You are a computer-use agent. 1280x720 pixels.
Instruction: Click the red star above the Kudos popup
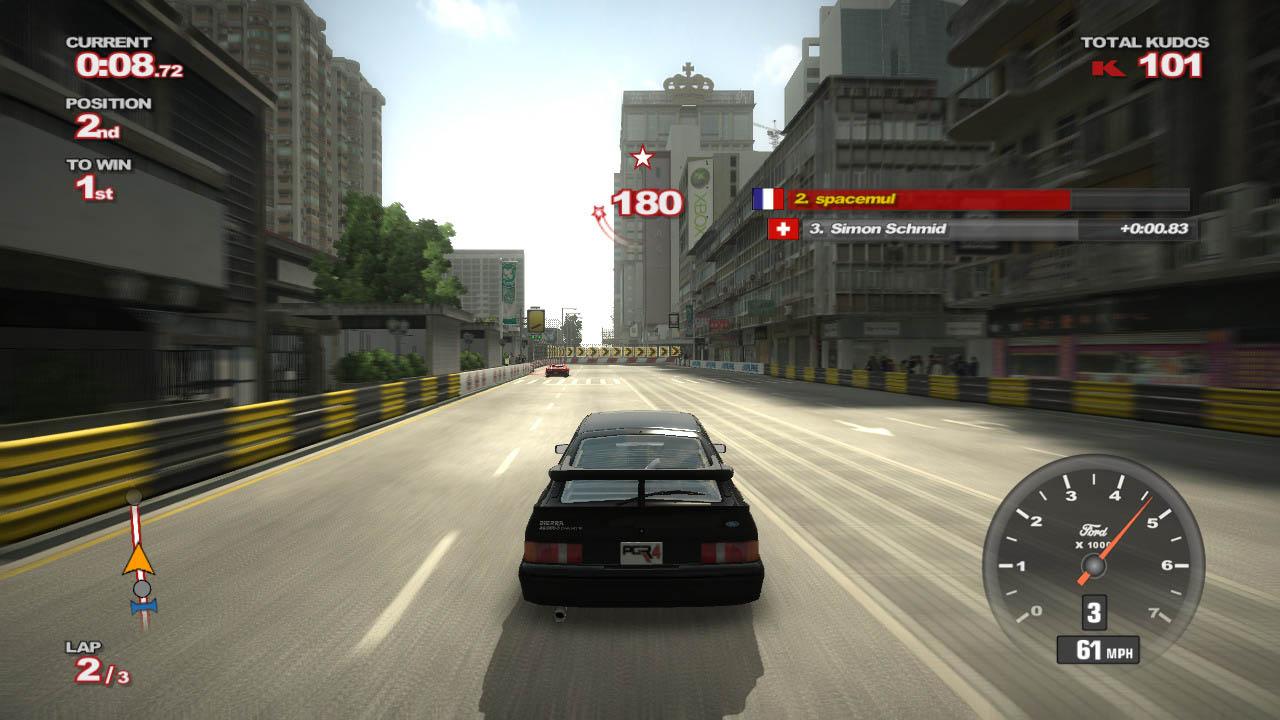(x=643, y=156)
